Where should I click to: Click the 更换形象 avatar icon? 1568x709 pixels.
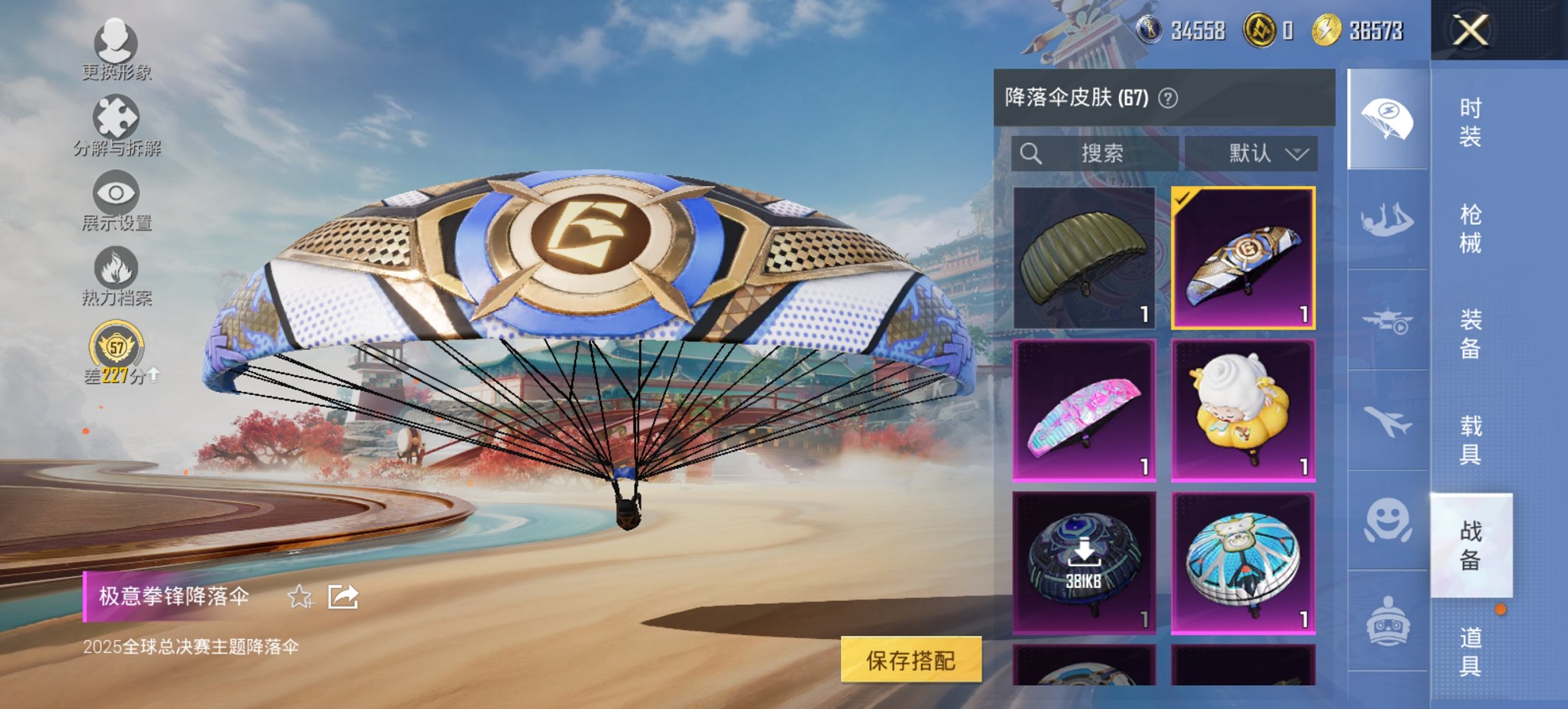[x=116, y=42]
